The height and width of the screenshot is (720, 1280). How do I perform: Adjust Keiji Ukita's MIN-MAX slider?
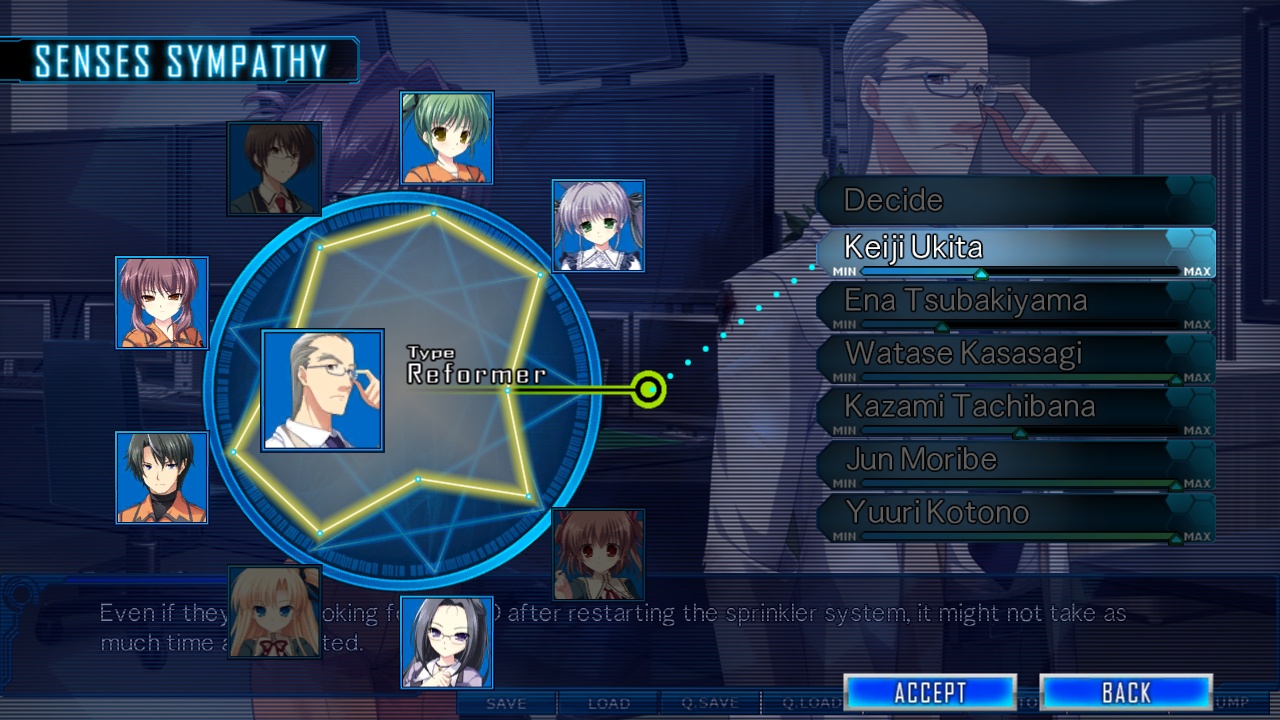pos(981,272)
